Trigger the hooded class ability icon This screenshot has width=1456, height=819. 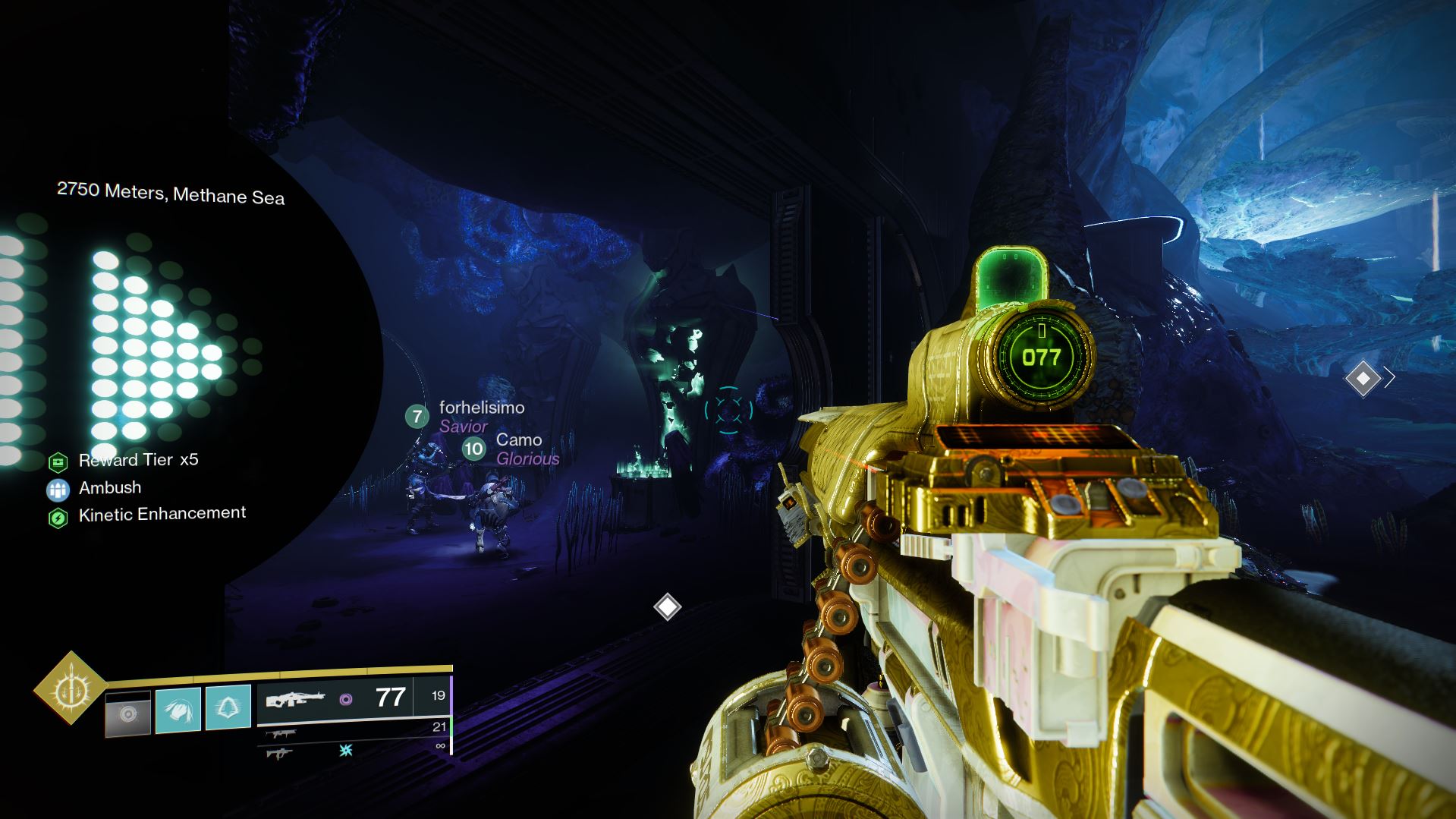coord(228,707)
